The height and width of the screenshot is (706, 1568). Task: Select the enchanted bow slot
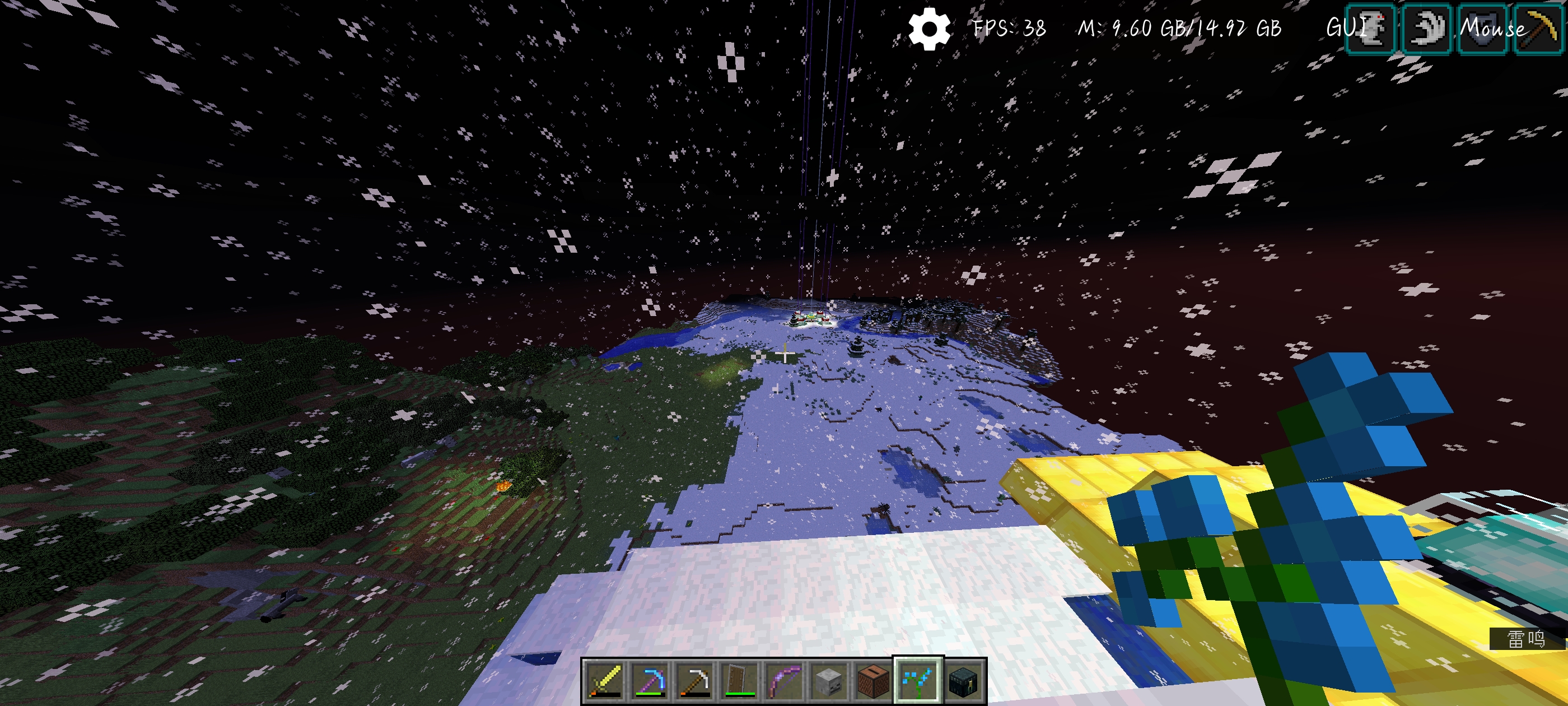(x=784, y=680)
